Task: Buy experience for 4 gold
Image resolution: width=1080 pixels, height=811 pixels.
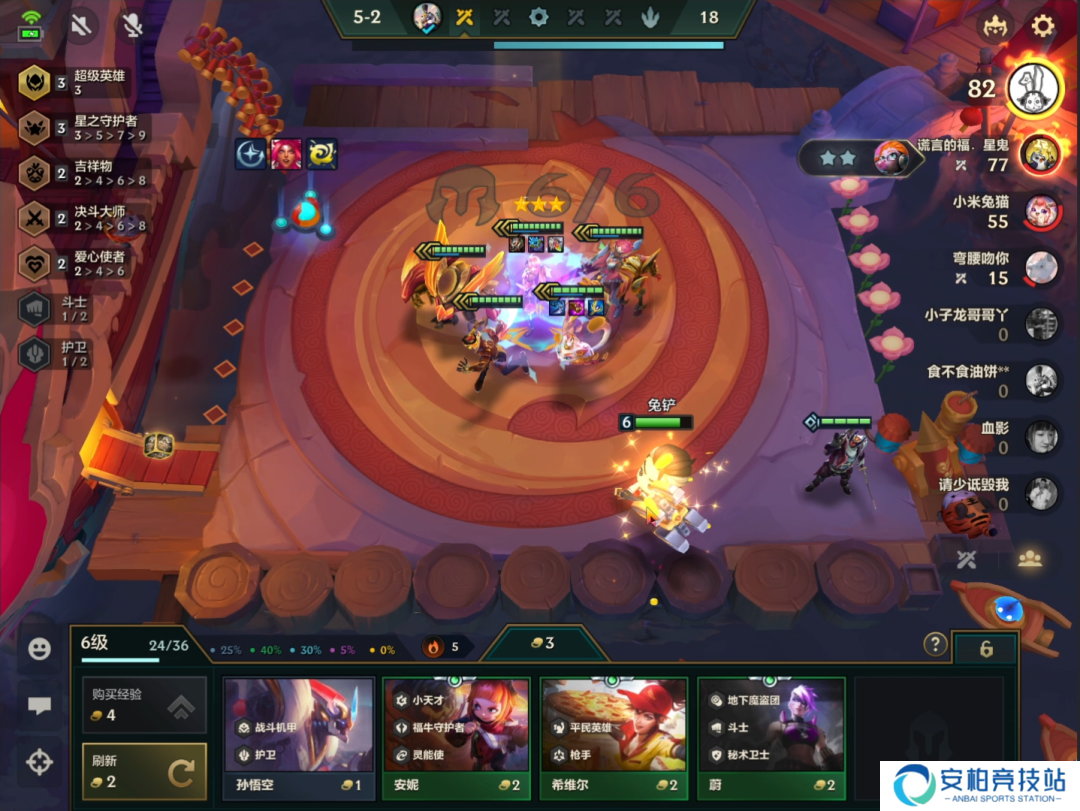Action: point(144,705)
